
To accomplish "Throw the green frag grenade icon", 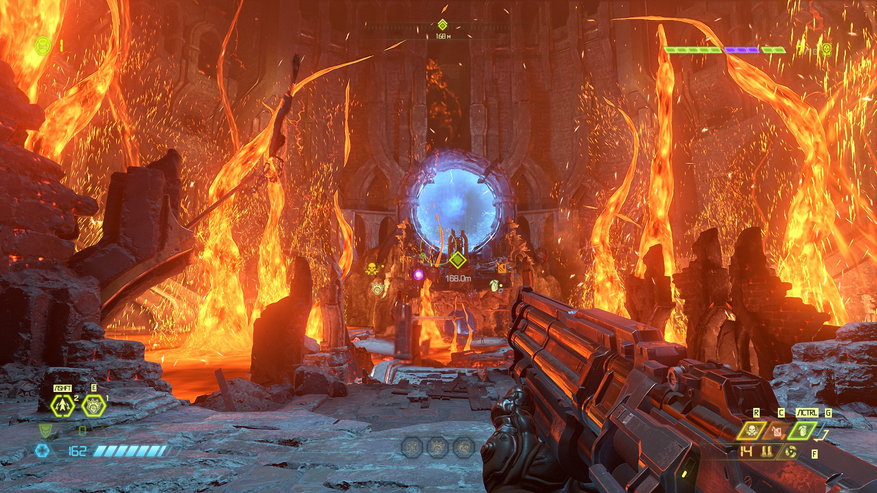I will coord(803,430).
